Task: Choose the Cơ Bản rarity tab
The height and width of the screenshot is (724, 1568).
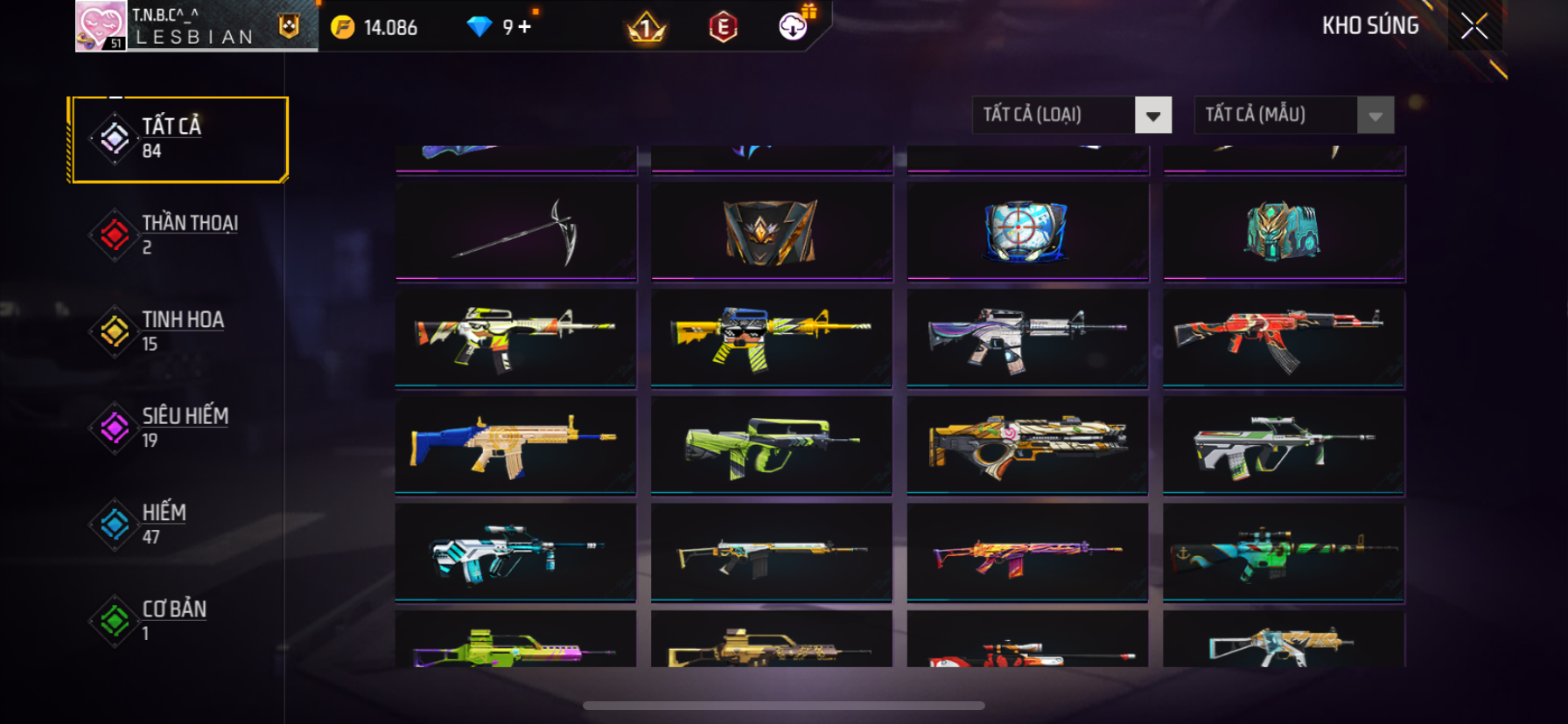Action: [x=179, y=620]
